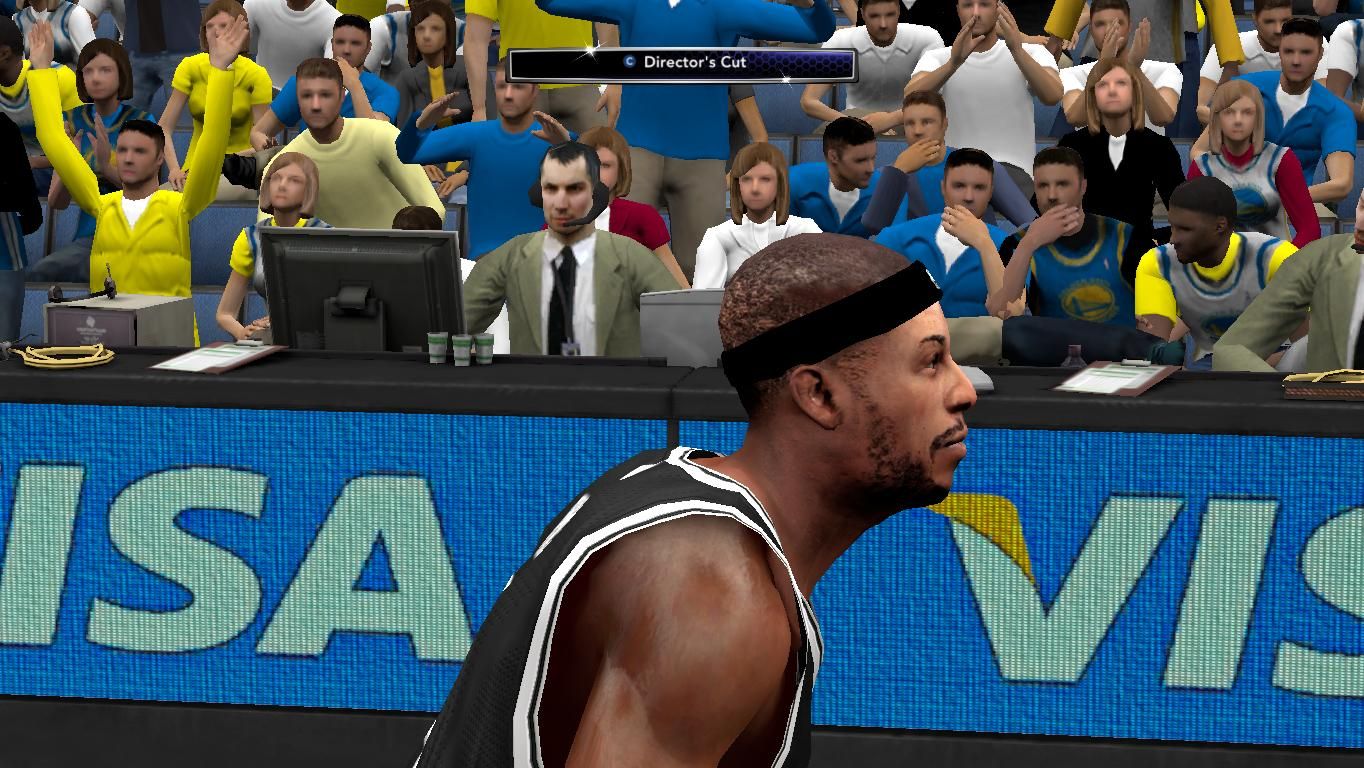Select the Director's Cut banner
The image size is (1364, 768).
pyautogui.click(x=682, y=64)
